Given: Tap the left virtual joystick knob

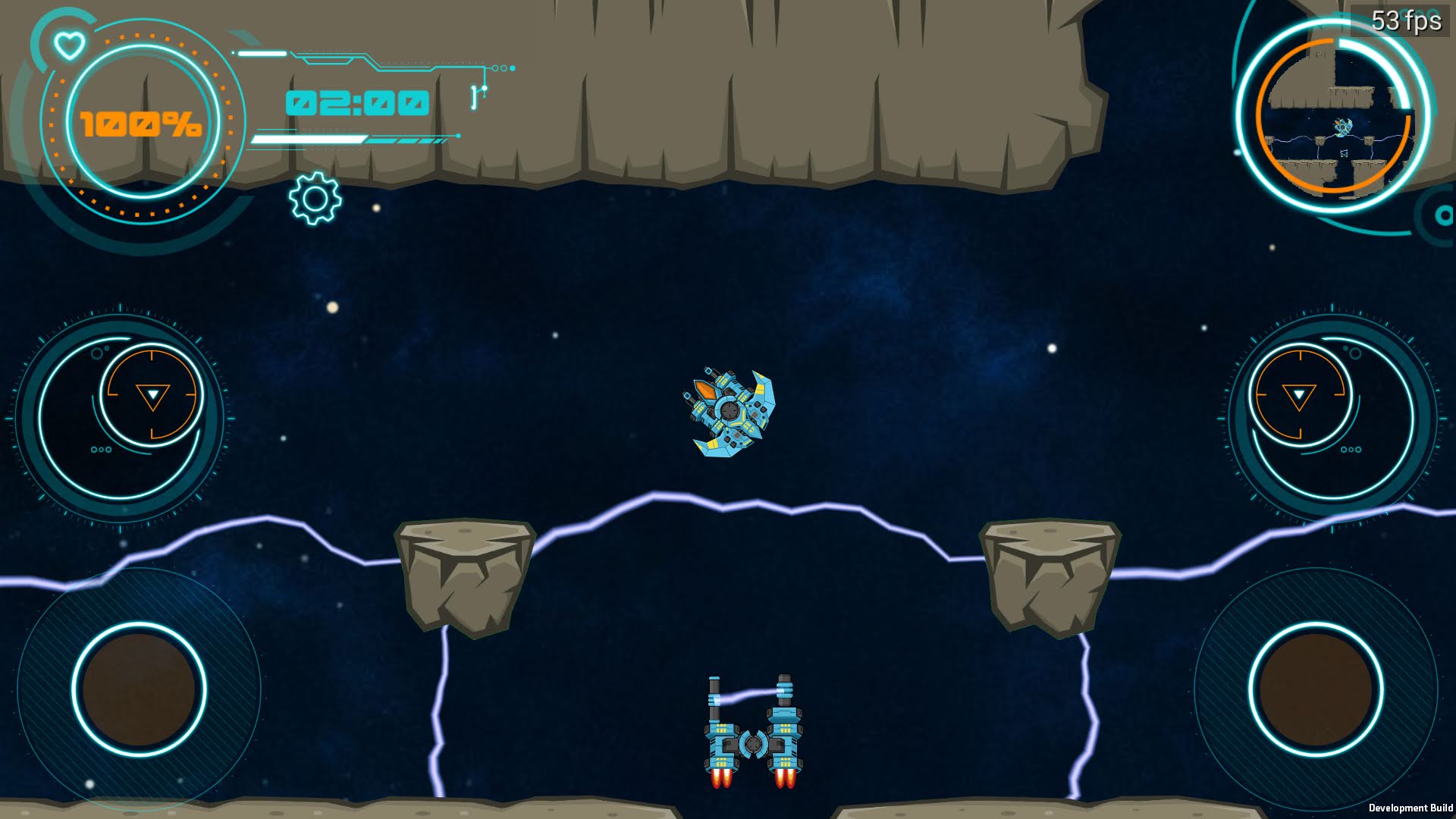Looking at the screenshot, I should (x=139, y=689).
